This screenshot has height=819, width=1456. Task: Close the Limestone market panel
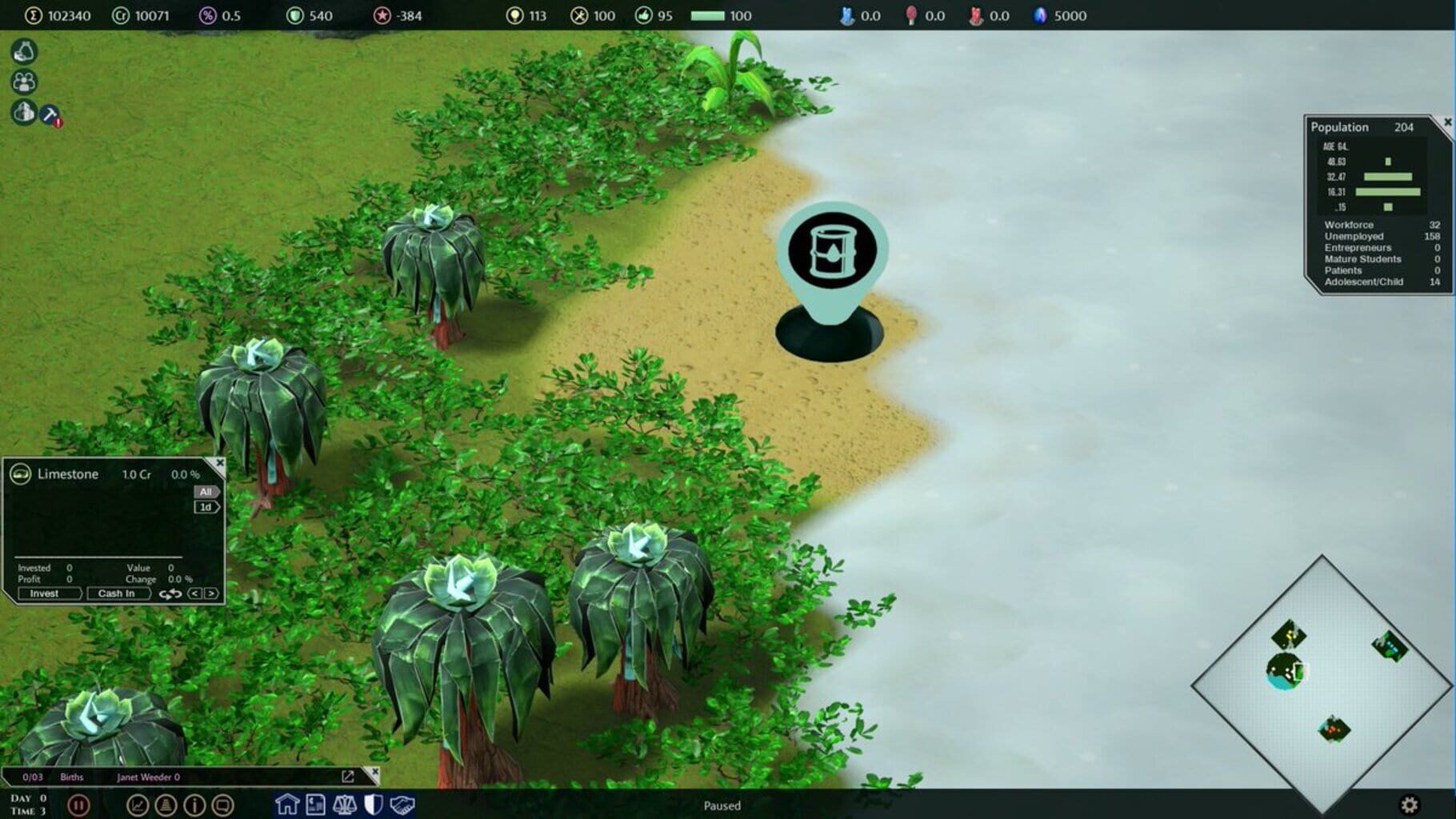pyautogui.click(x=220, y=463)
